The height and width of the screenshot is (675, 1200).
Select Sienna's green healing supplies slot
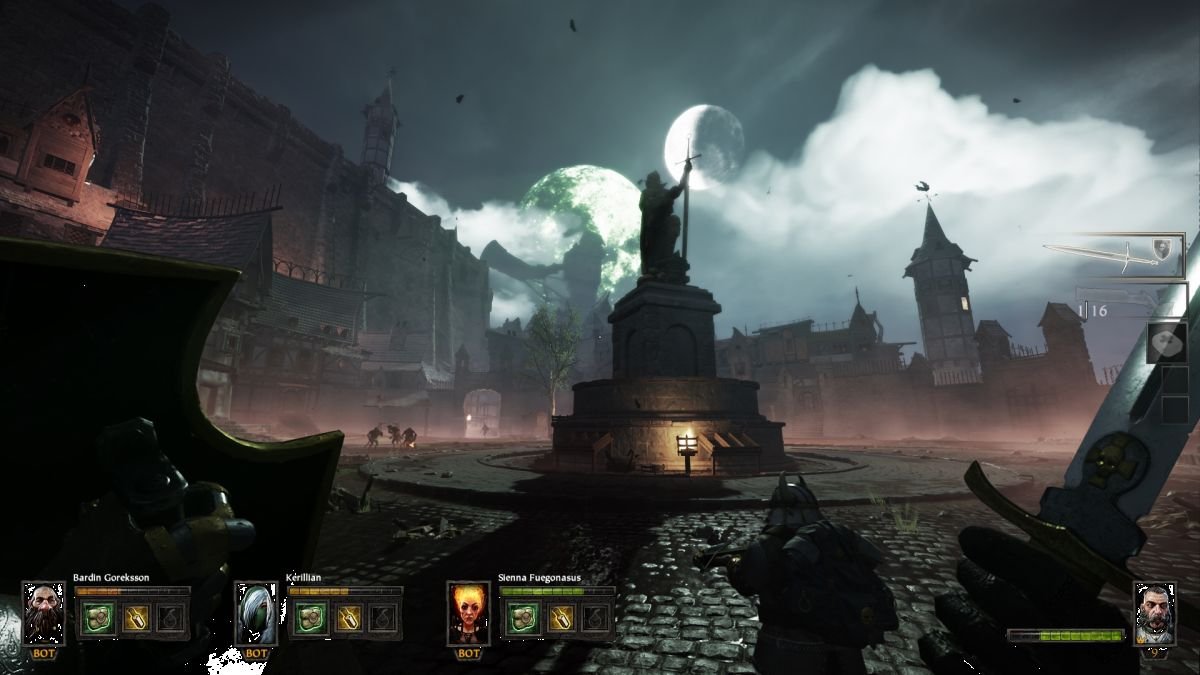(x=520, y=617)
